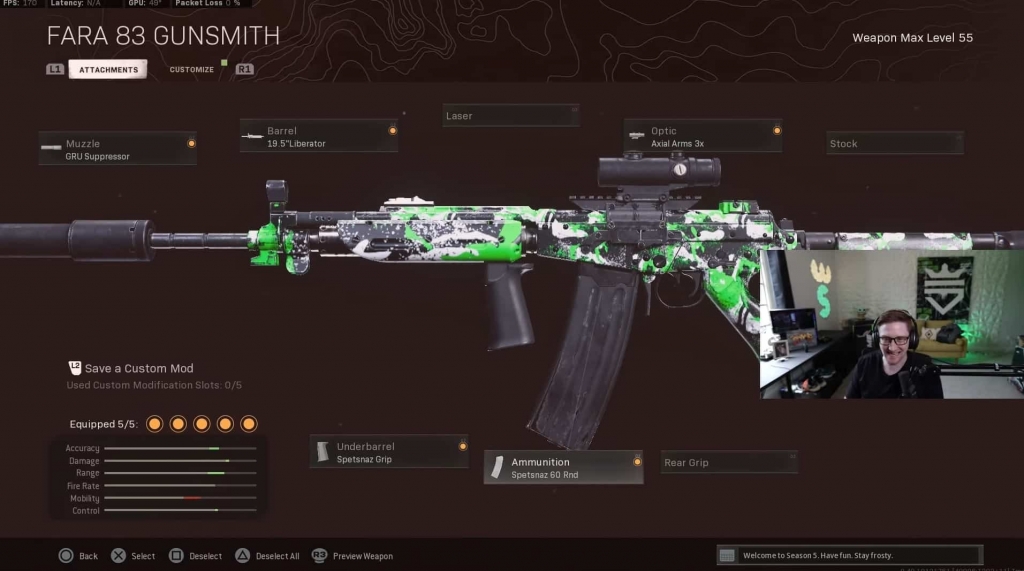The image size is (1024, 571).
Task: Open the empty Stock attachment slot
Action: 894,143
